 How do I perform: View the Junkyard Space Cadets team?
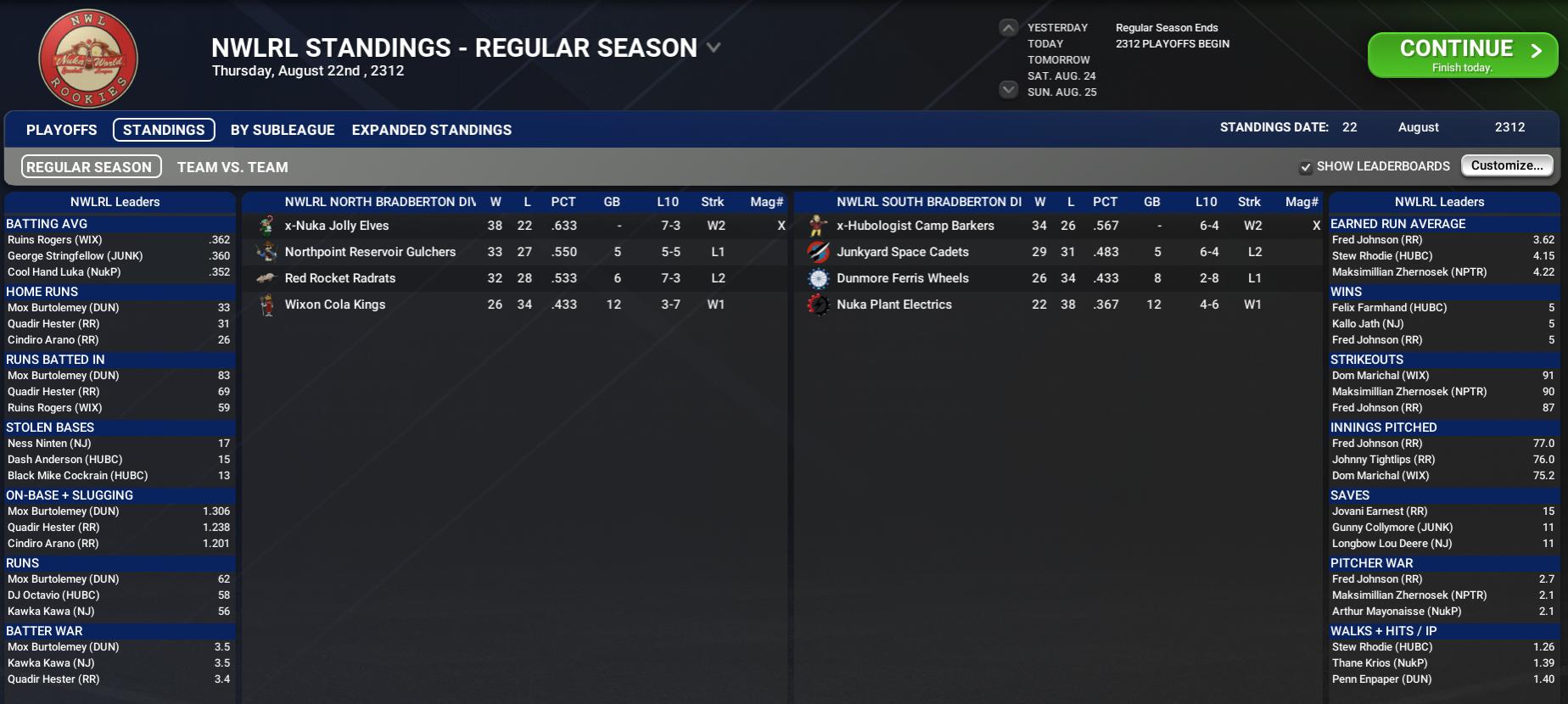(902, 252)
